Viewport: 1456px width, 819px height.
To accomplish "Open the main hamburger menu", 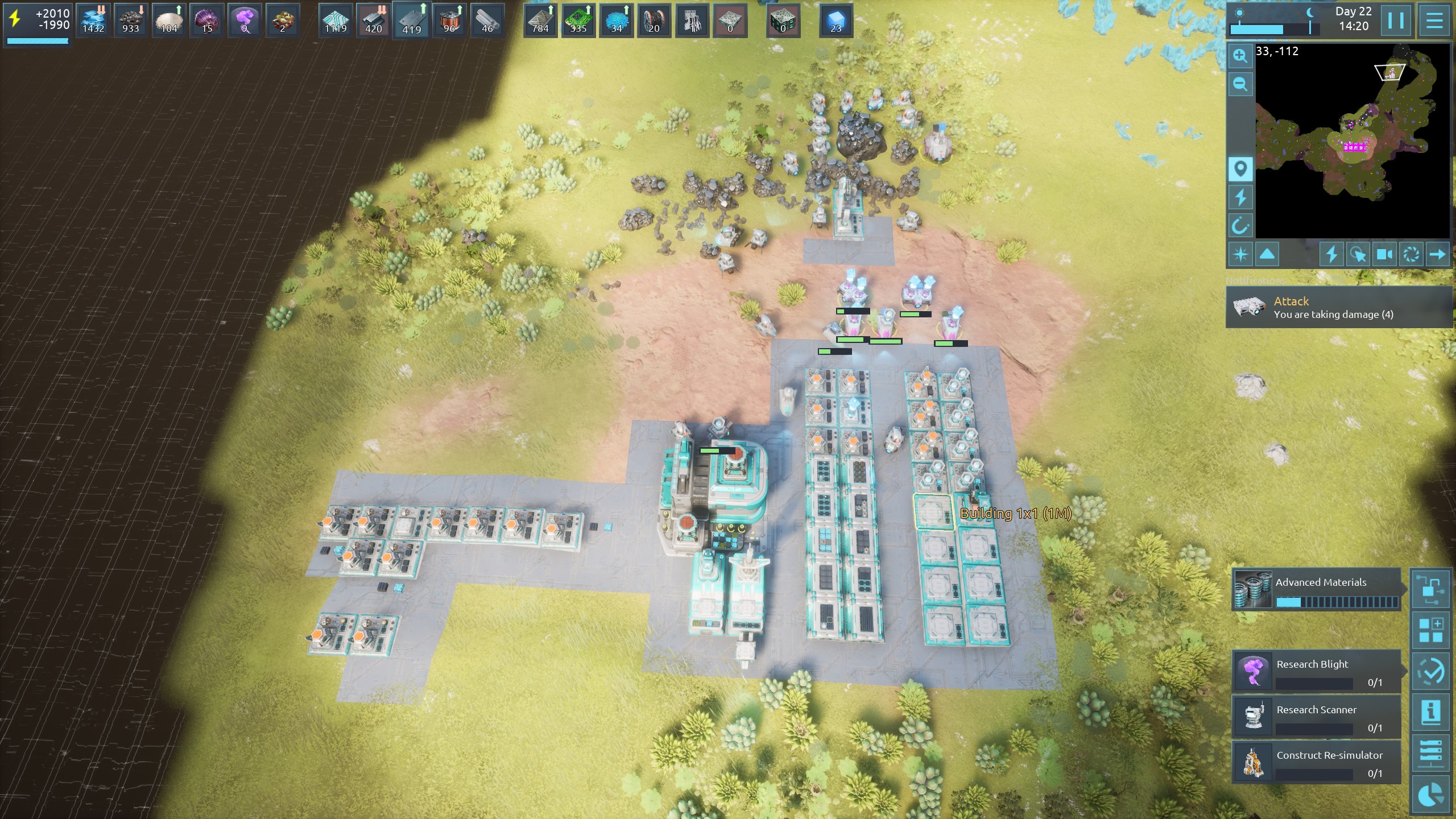I will tap(1434, 21).
